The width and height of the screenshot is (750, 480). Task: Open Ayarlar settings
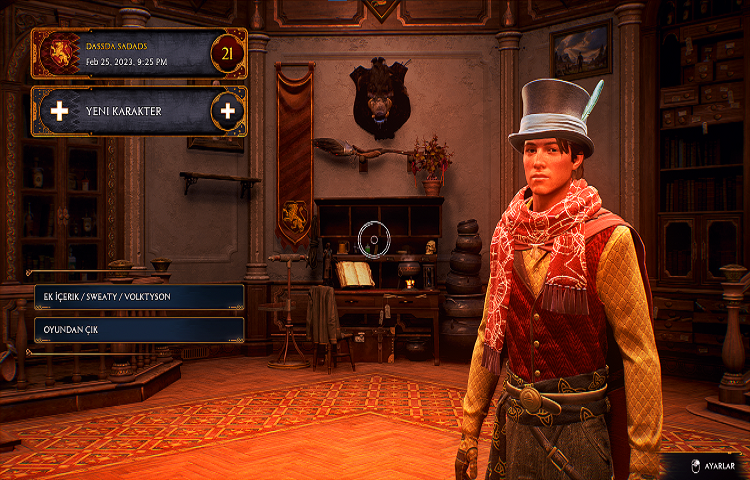point(710,465)
